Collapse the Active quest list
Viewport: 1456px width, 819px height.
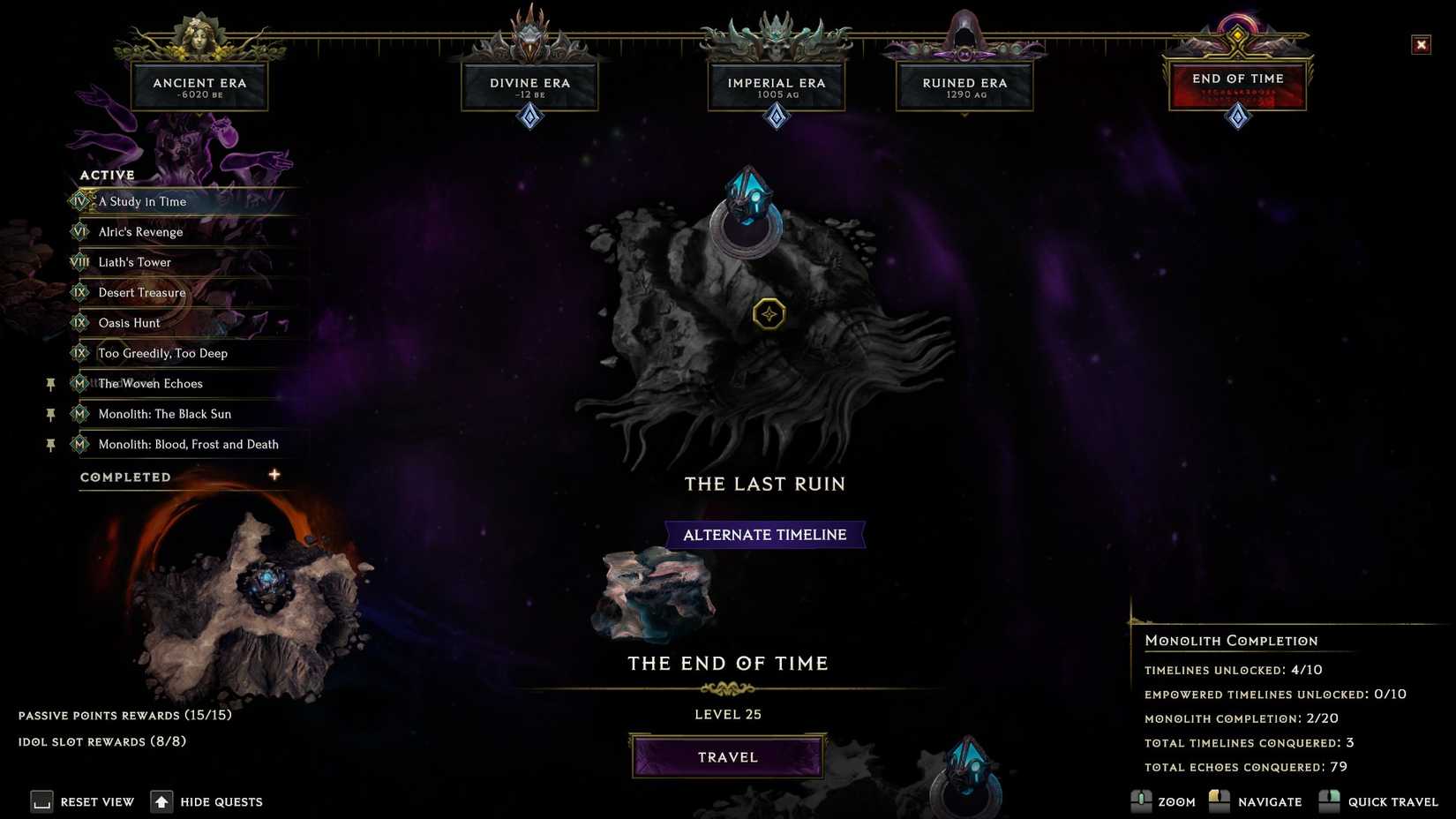click(x=106, y=175)
